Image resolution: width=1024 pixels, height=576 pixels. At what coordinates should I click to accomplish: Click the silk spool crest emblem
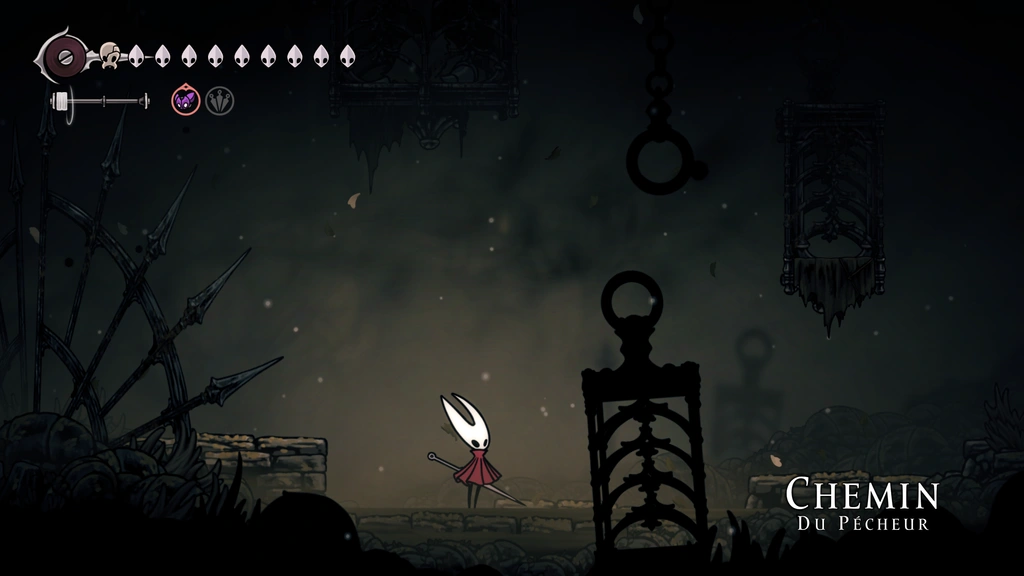66,56
